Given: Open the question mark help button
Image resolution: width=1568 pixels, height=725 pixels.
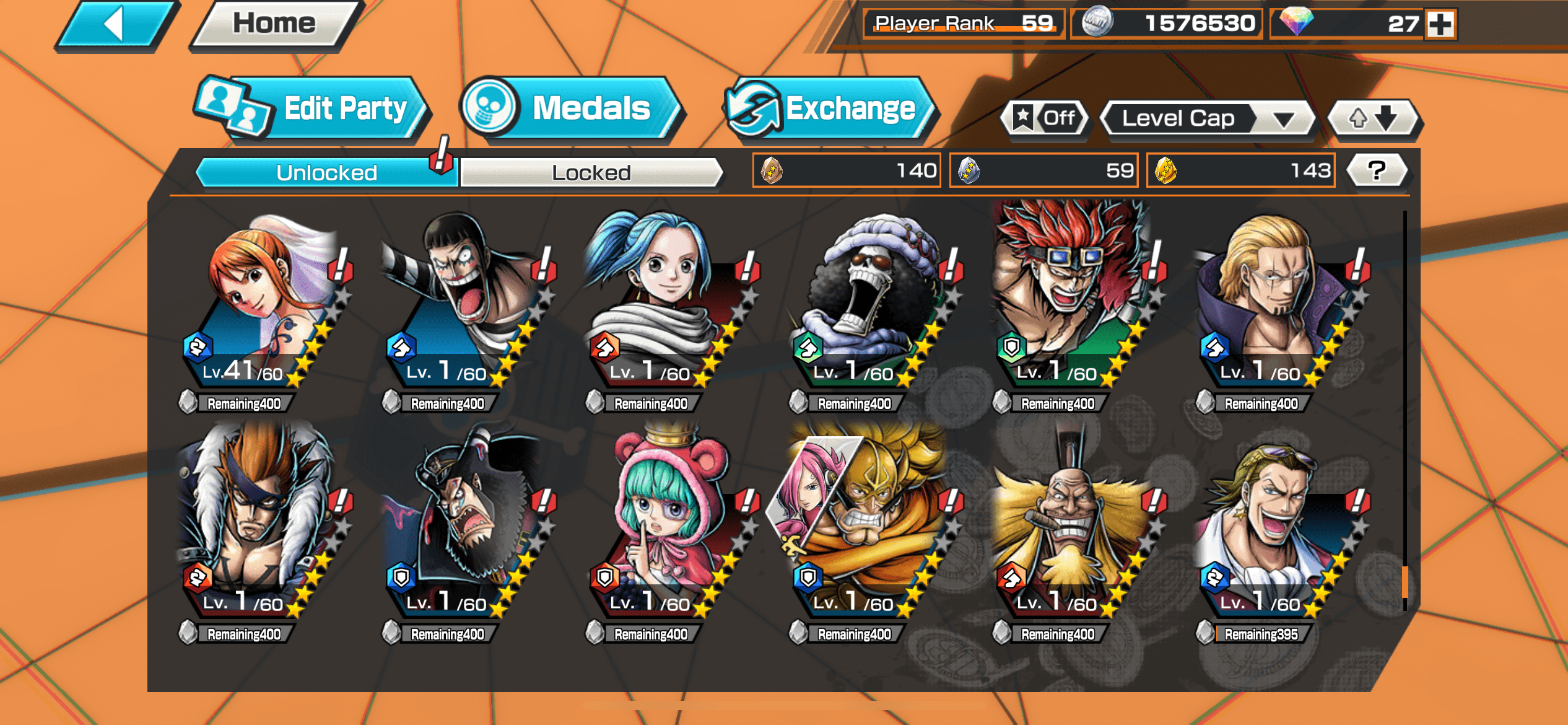Looking at the screenshot, I should (1376, 170).
